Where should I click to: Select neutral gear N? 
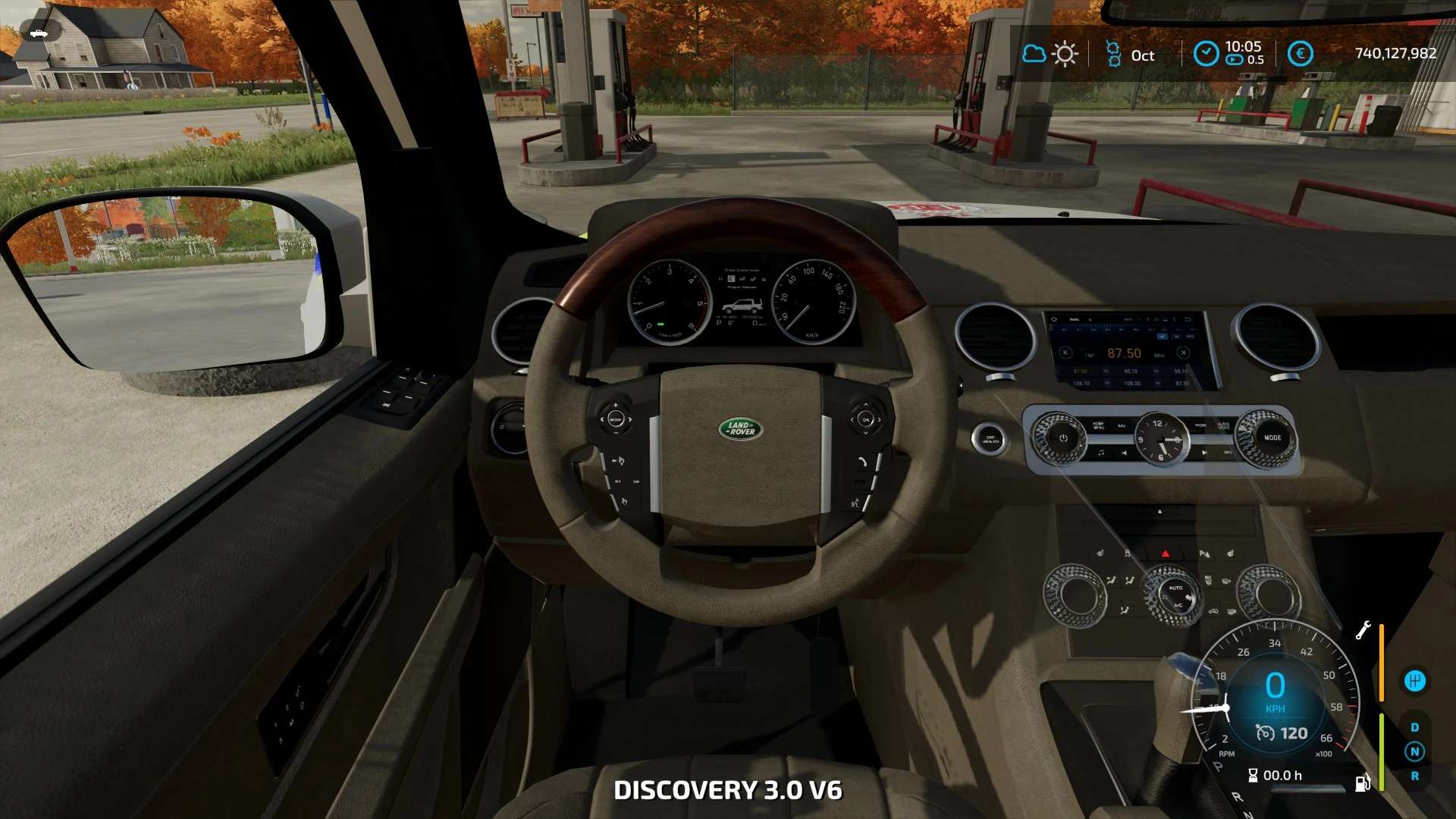coord(1414,752)
